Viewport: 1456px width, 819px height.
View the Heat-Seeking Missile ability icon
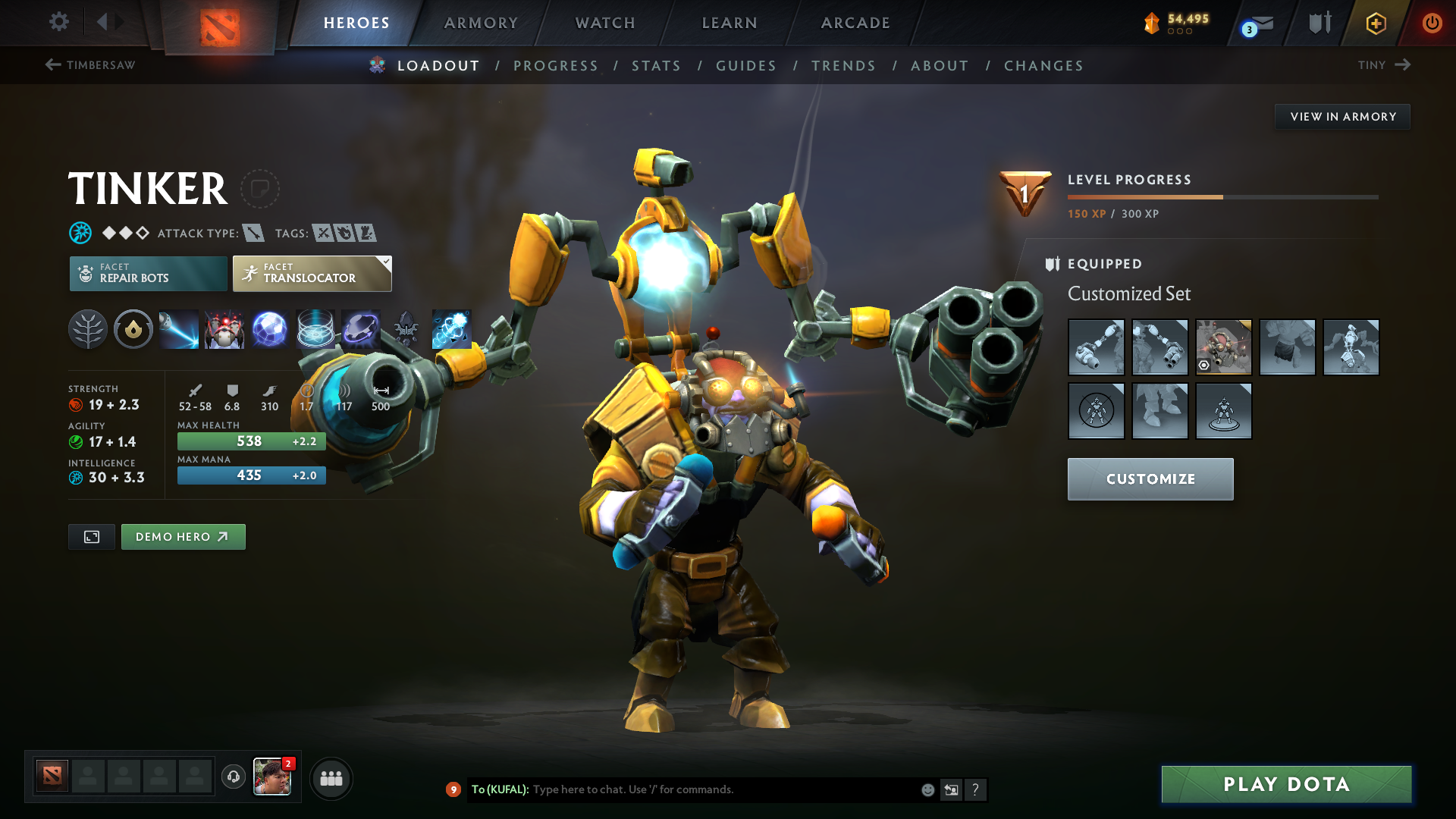(x=224, y=329)
